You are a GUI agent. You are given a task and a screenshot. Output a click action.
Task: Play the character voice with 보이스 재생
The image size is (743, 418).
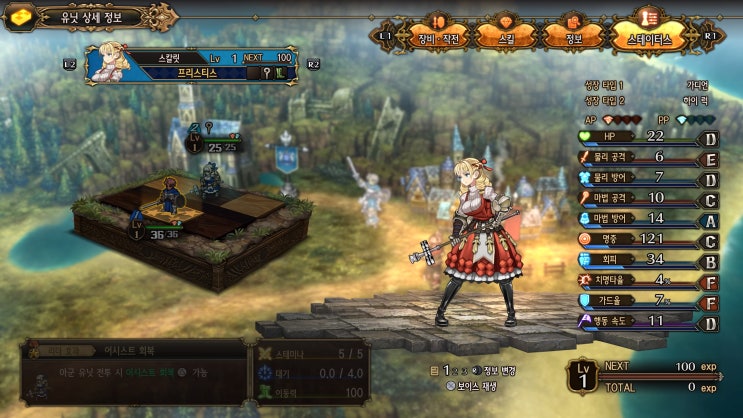coord(470,386)
